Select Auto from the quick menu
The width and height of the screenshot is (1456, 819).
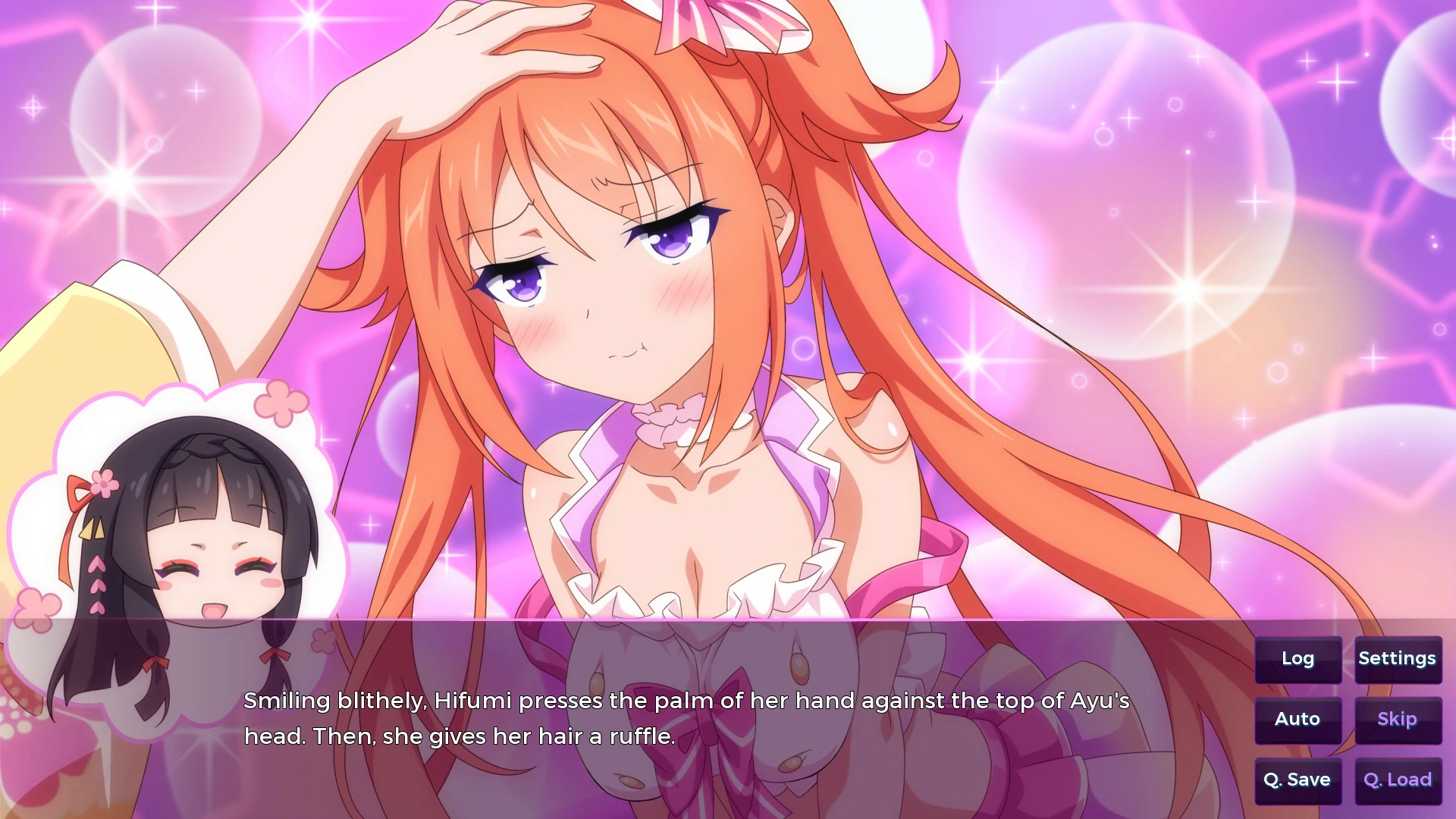pos(1298,719)
